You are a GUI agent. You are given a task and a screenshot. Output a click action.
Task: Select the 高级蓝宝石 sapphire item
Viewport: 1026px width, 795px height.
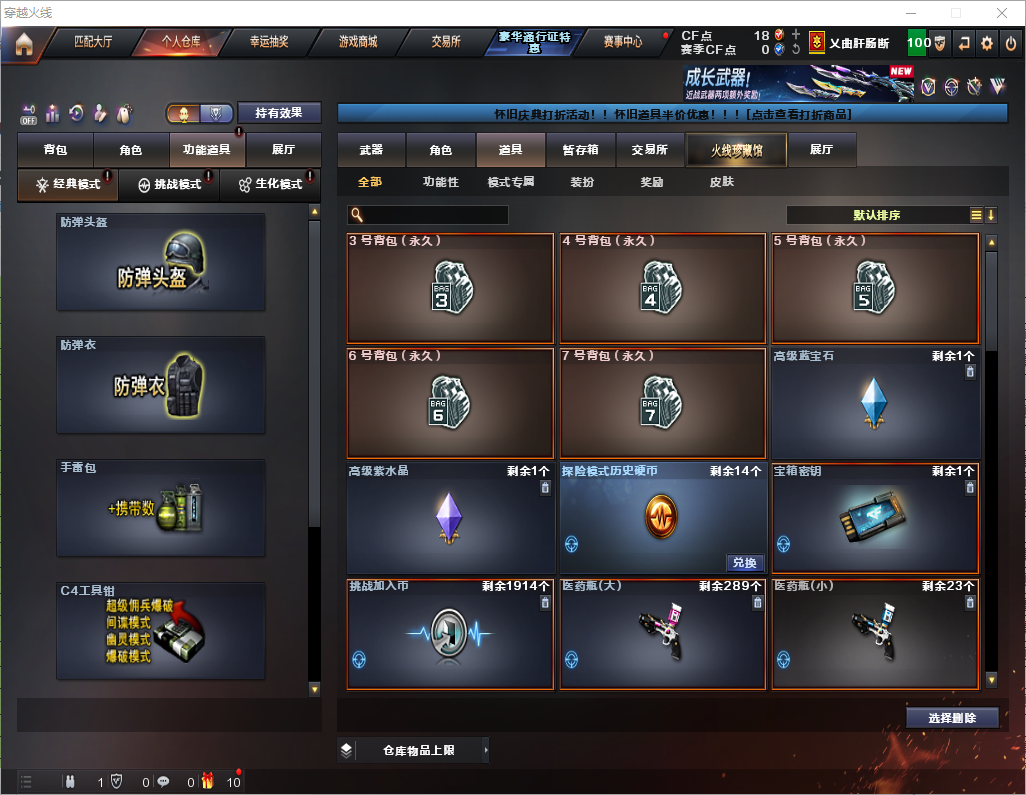875,403
